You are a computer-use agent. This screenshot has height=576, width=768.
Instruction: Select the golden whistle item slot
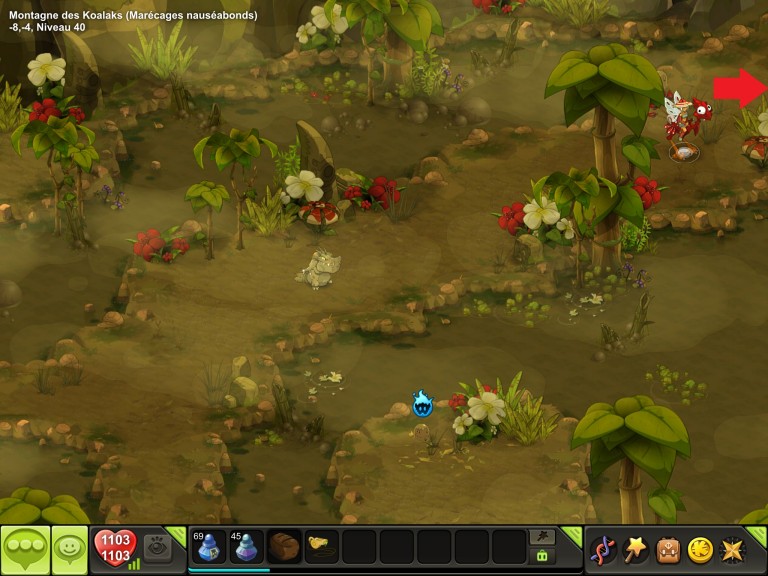[x=321, y=548]
